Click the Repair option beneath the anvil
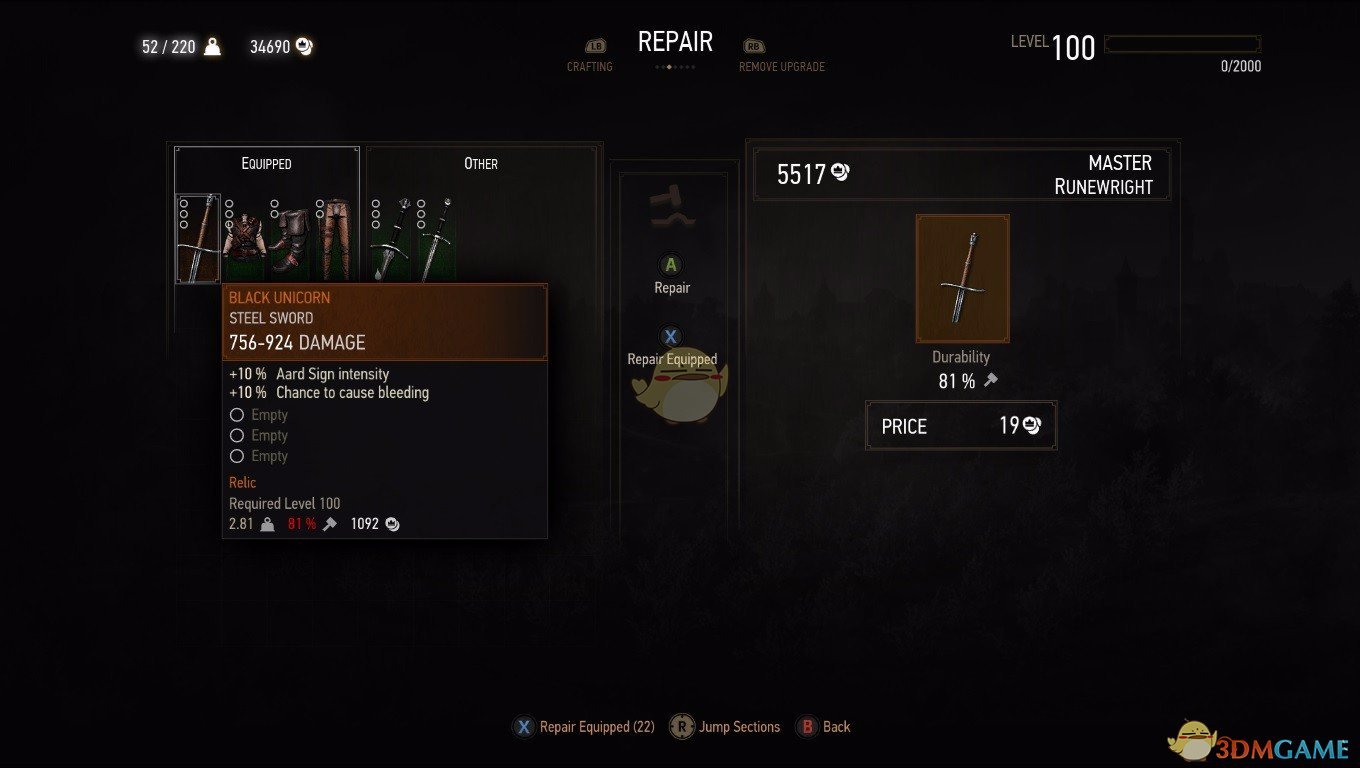 point(672,275)
